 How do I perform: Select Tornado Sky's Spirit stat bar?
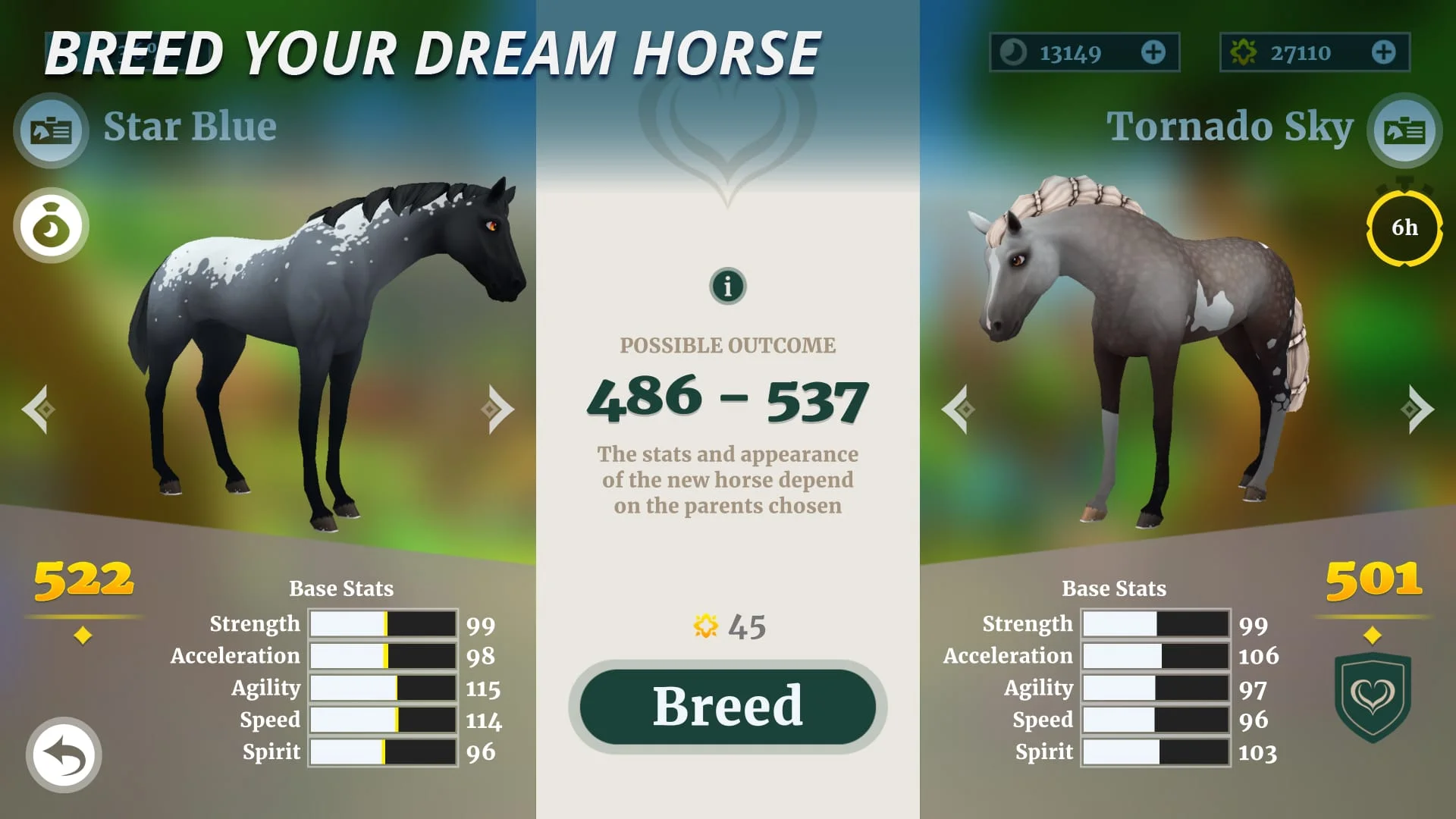coord(1156,752)
